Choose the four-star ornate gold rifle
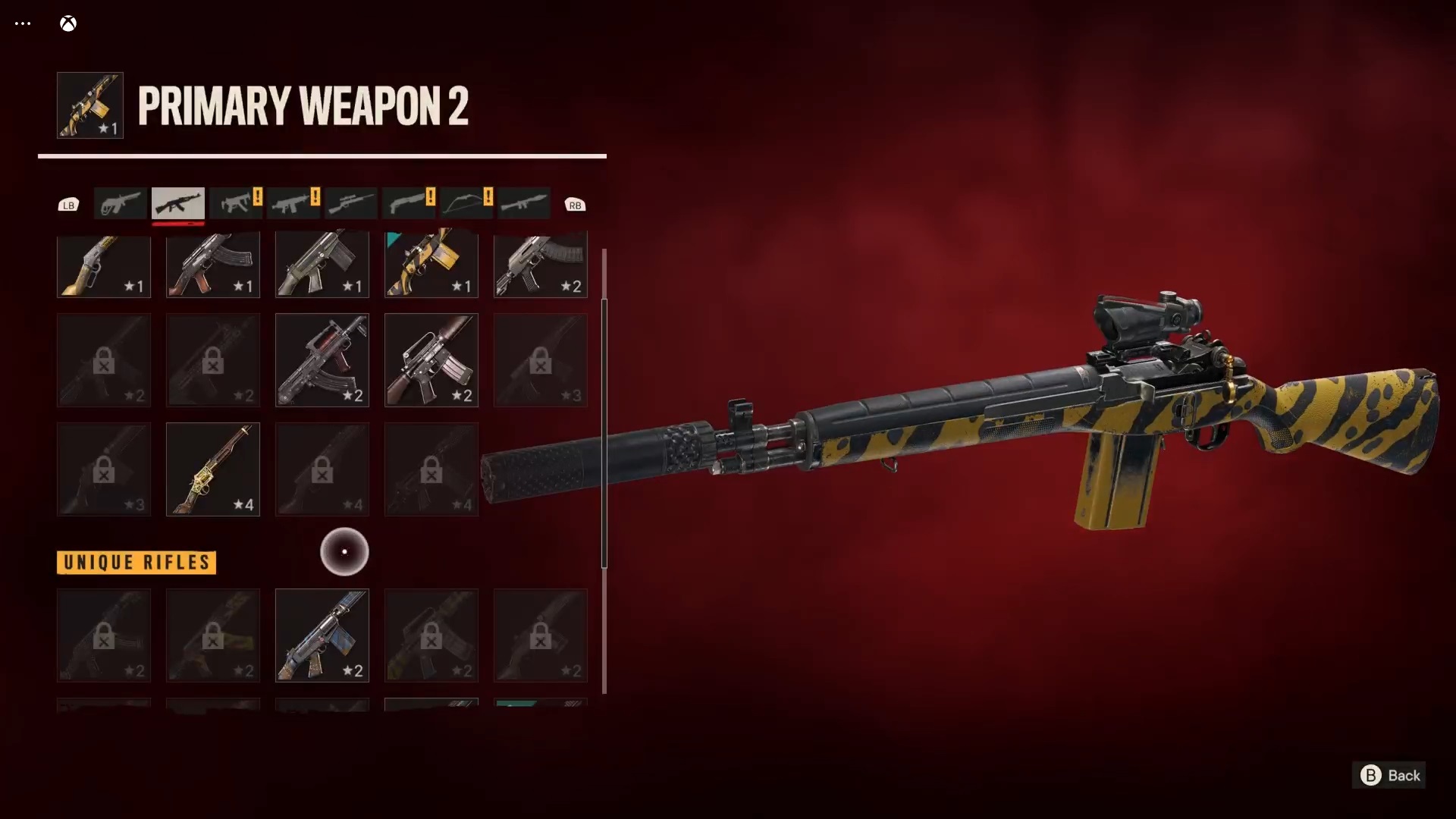Image resolution: width=1456 pixels, height=819 pixels. point(213,469)
